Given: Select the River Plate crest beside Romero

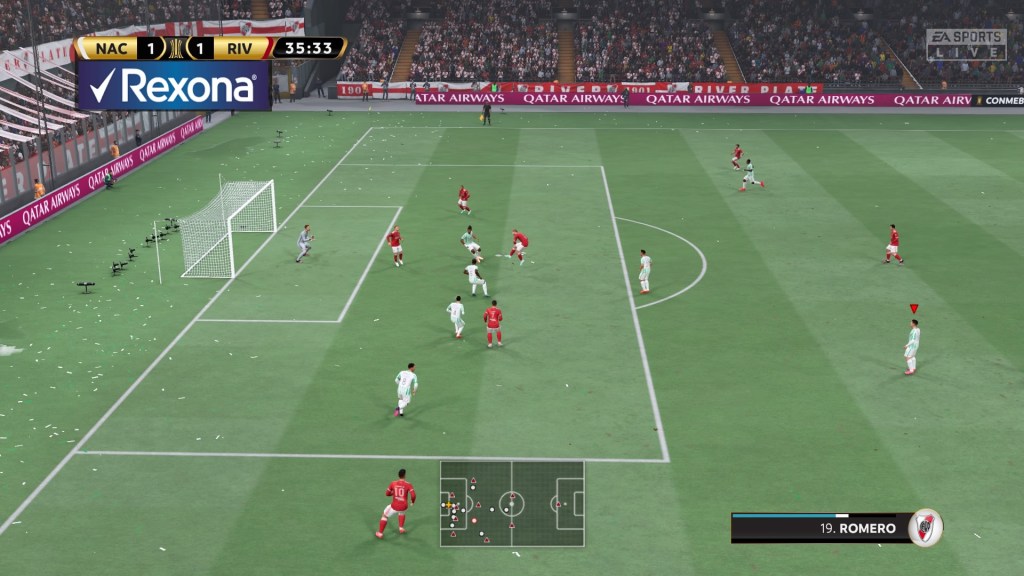Looking at the screenshot, I should pyautogui.click(x=925, y=527).
